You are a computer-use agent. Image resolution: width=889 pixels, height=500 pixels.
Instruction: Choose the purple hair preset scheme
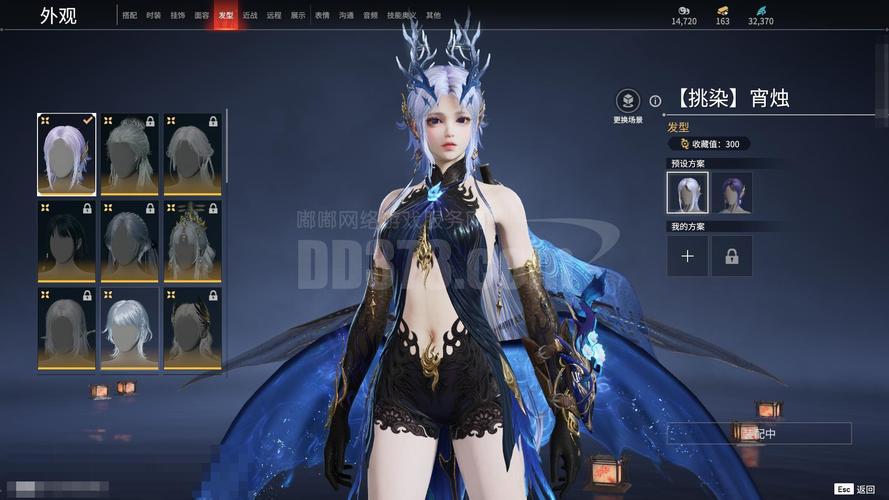732,192
